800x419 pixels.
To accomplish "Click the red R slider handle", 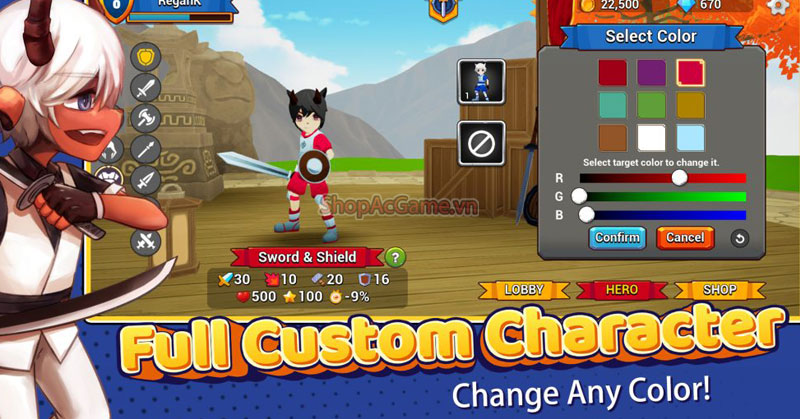I will (680, 177).
